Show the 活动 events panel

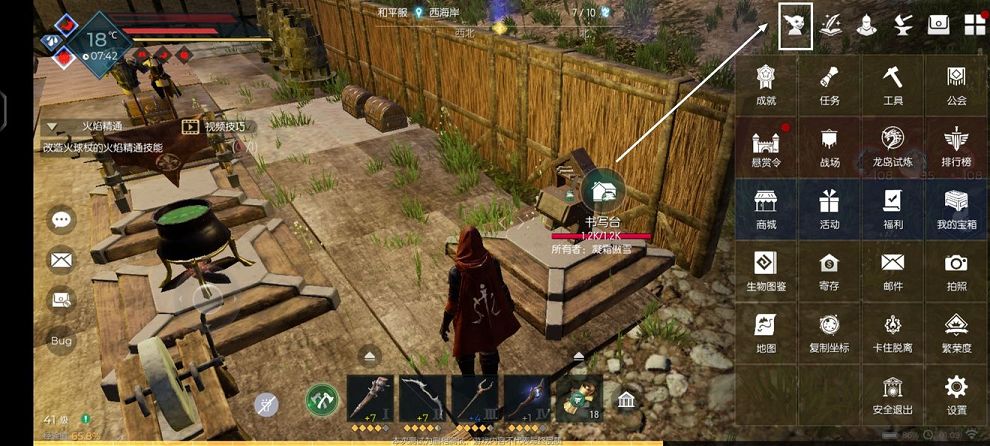tap(829, 208)
